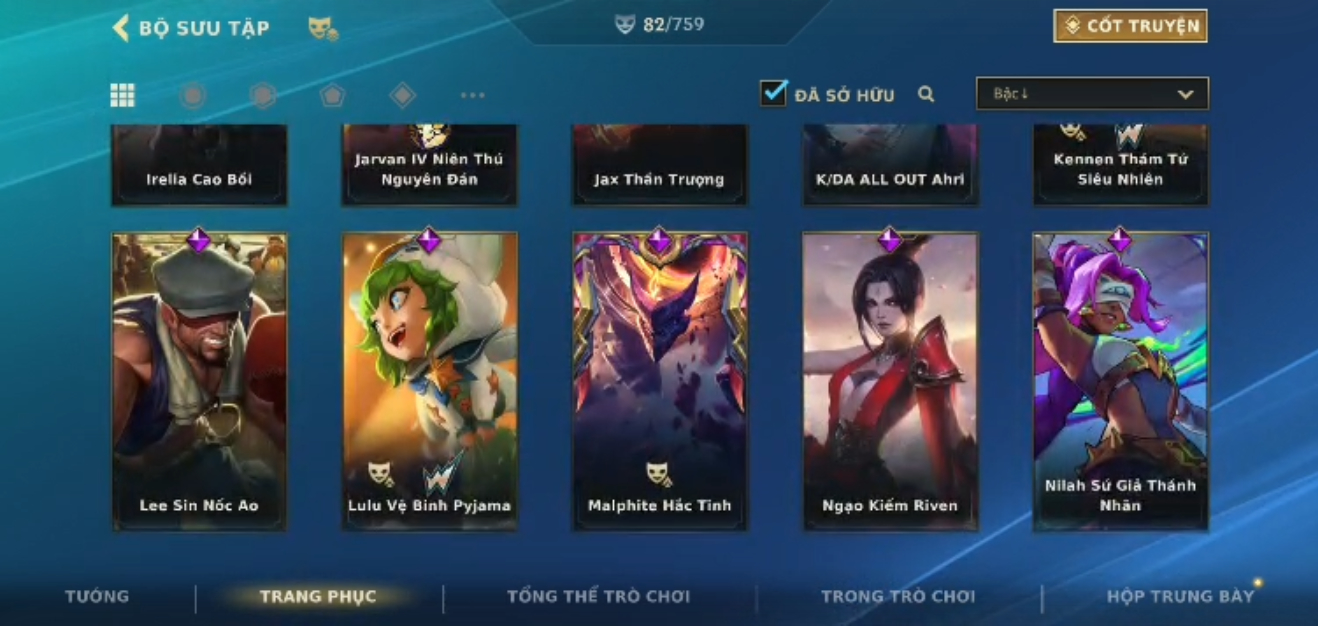1318x626 pixels.
Task: Choose the pentagon rarity filter
Action: [x=332, y=95]
